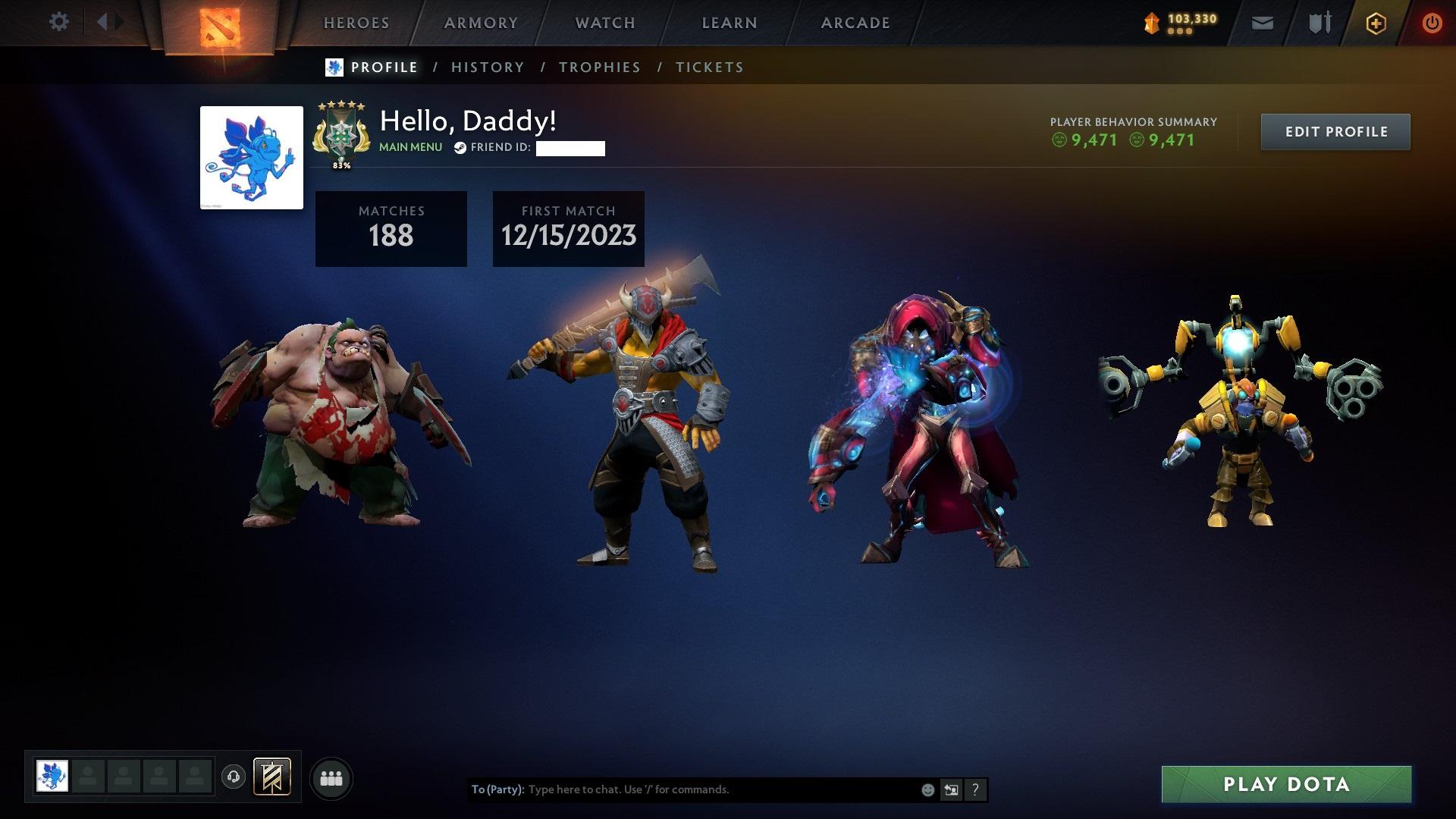This screenshot has height=819, width=1456.
Task: Expand the back navigation arrows near the gear
Action: point(108,22)
